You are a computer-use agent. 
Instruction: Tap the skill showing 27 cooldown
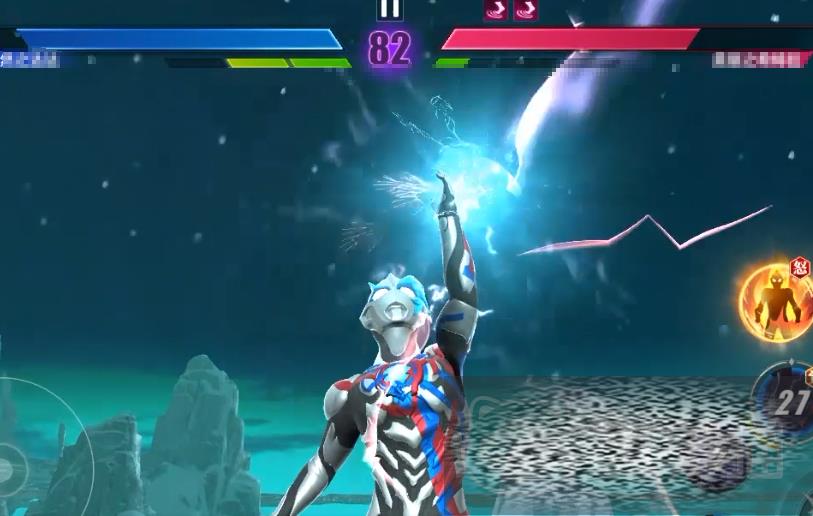pyautogui.click(x=790, y=403)
